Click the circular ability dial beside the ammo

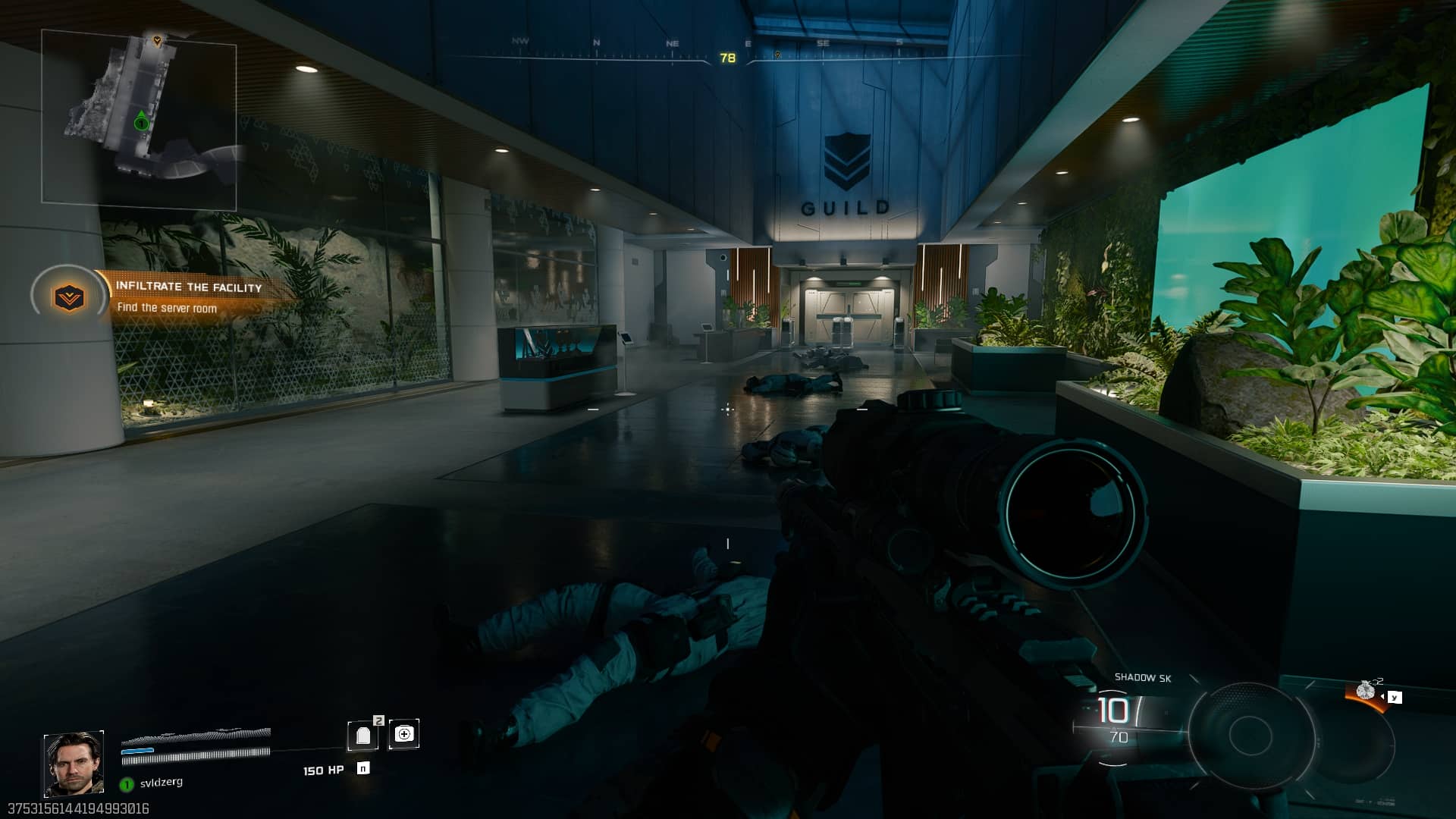pos(1250,733)
